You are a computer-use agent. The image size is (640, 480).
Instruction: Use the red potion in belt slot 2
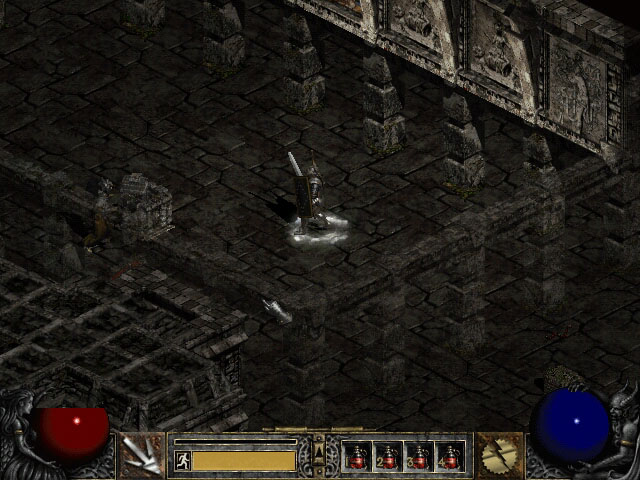pos(388,457)
